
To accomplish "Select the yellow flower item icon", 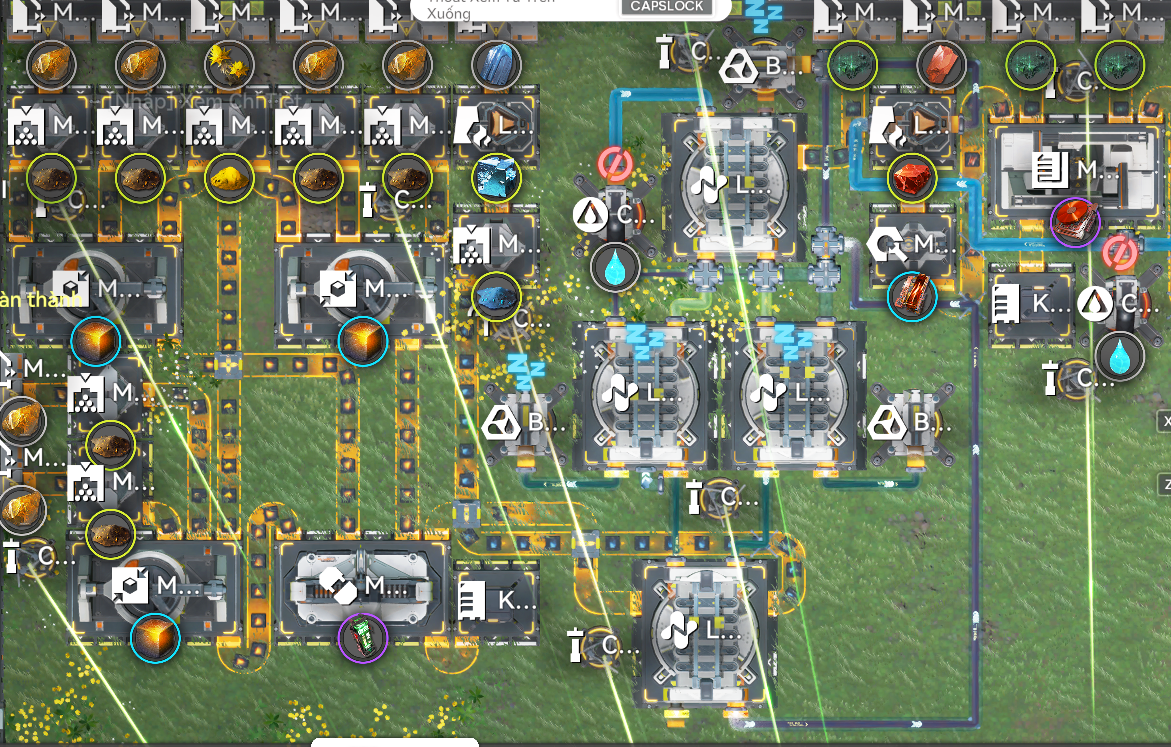I will pyautogui.click(x=229, y=64).
